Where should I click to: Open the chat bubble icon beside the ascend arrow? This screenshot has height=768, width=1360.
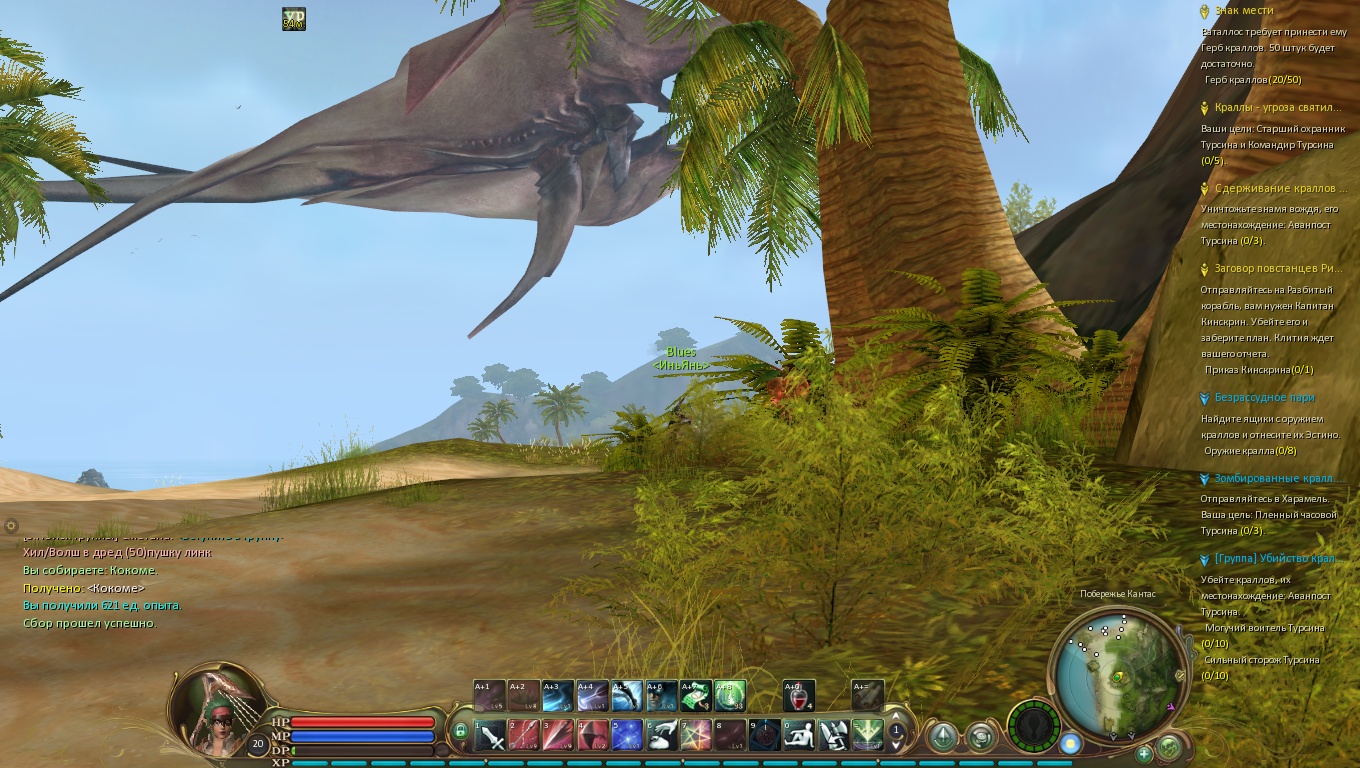coord(979,737)
